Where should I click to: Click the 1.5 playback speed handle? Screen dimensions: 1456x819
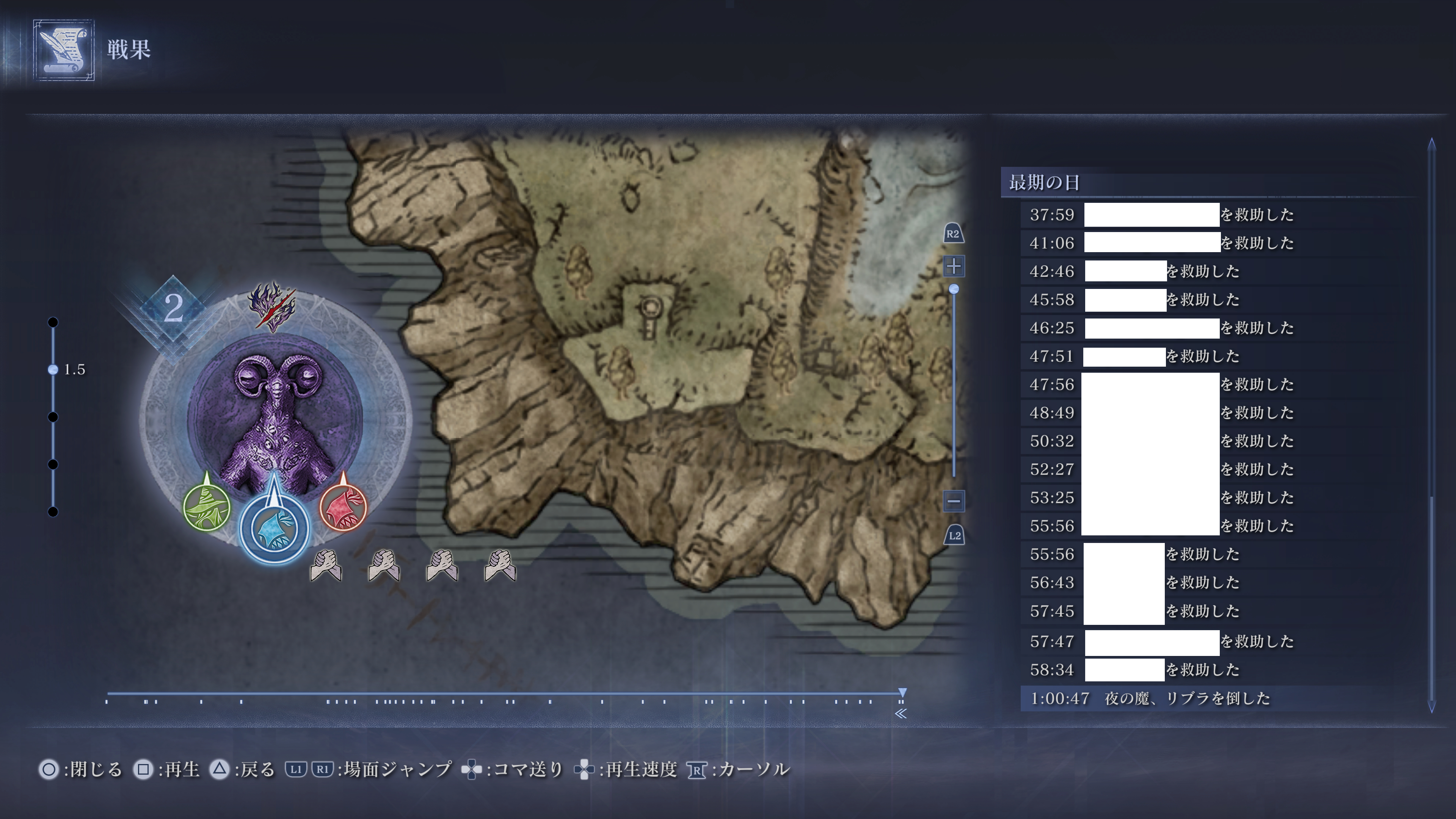click(53, 370)
